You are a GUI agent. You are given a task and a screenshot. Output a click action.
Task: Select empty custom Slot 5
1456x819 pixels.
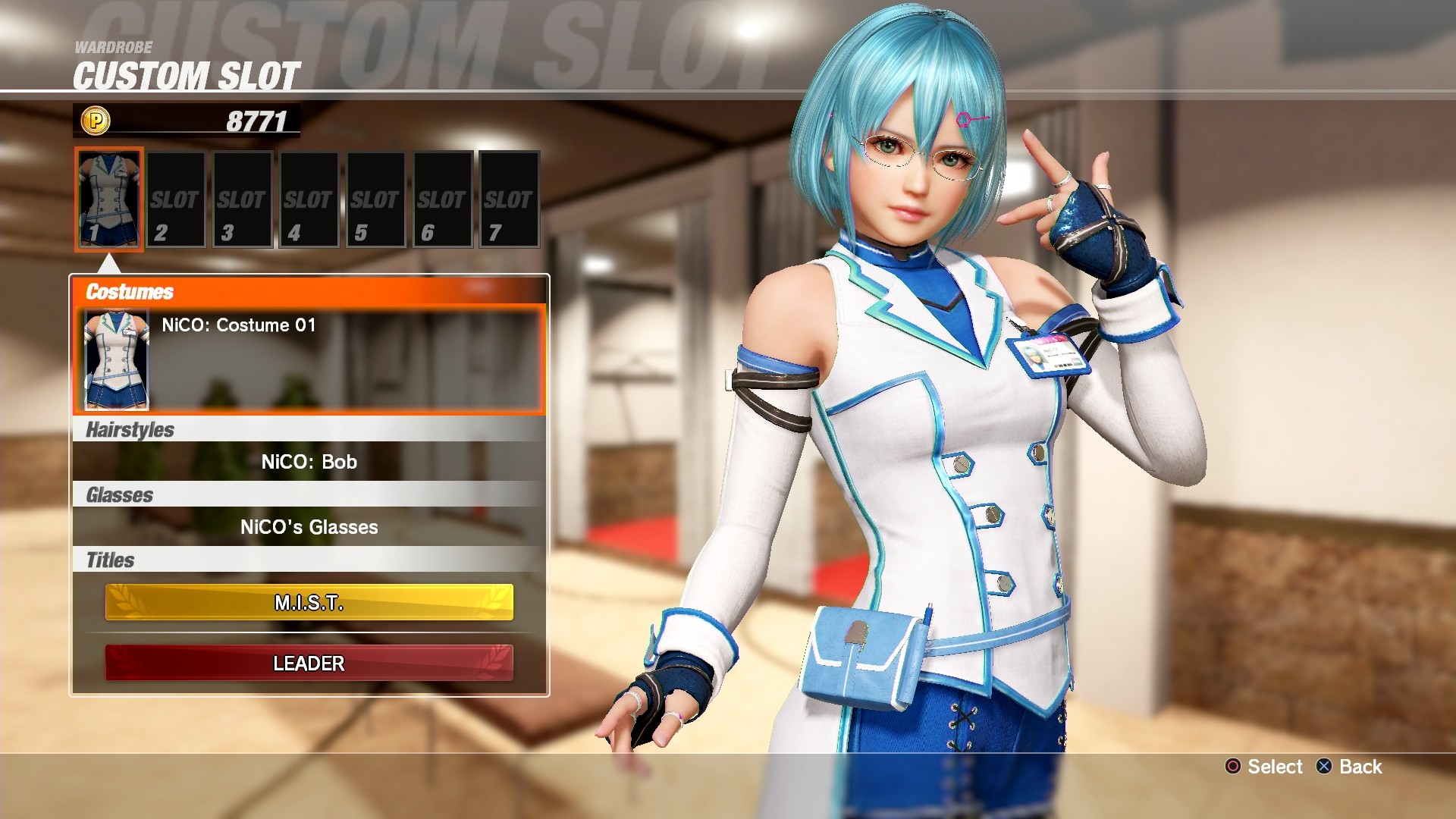(x=375, y=199)
